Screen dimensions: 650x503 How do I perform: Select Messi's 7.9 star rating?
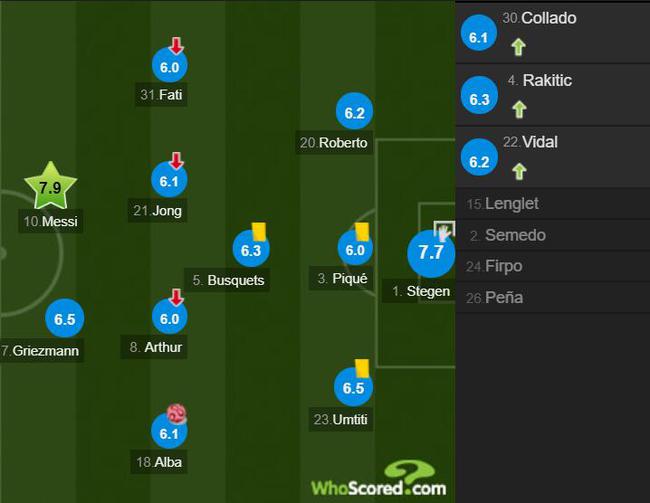[x=49, y=187]
